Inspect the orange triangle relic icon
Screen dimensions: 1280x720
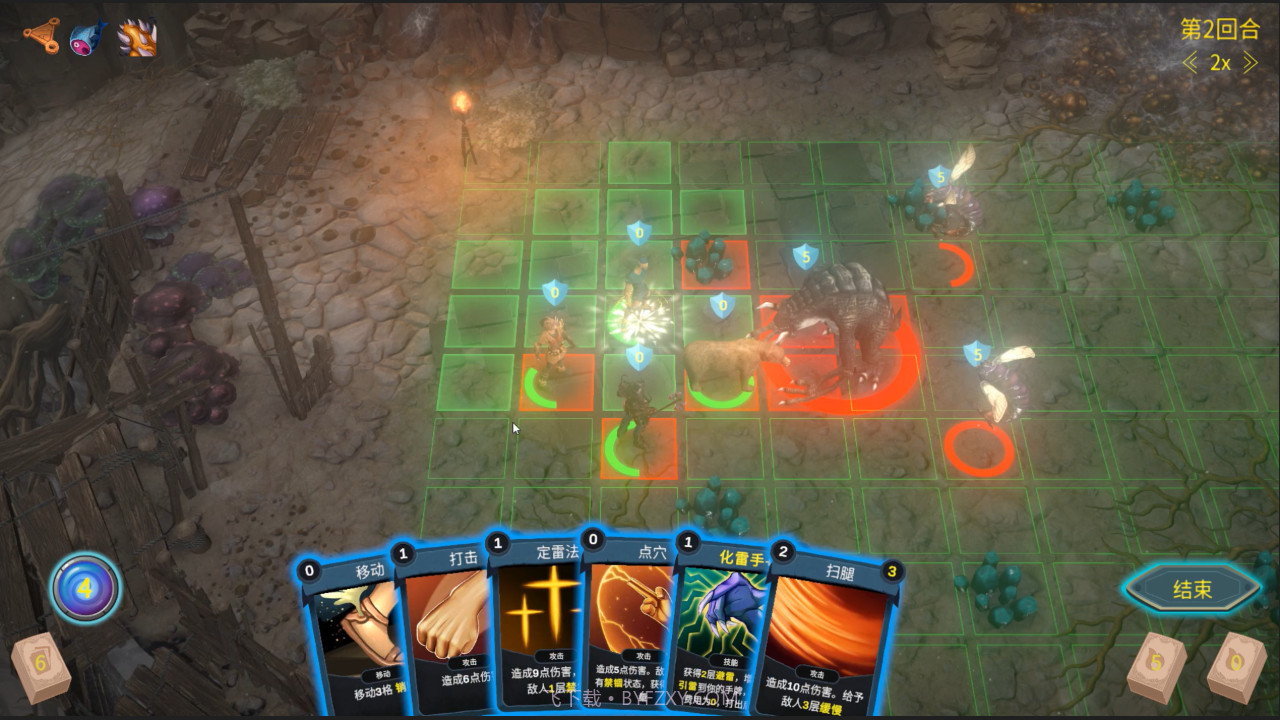41,37
